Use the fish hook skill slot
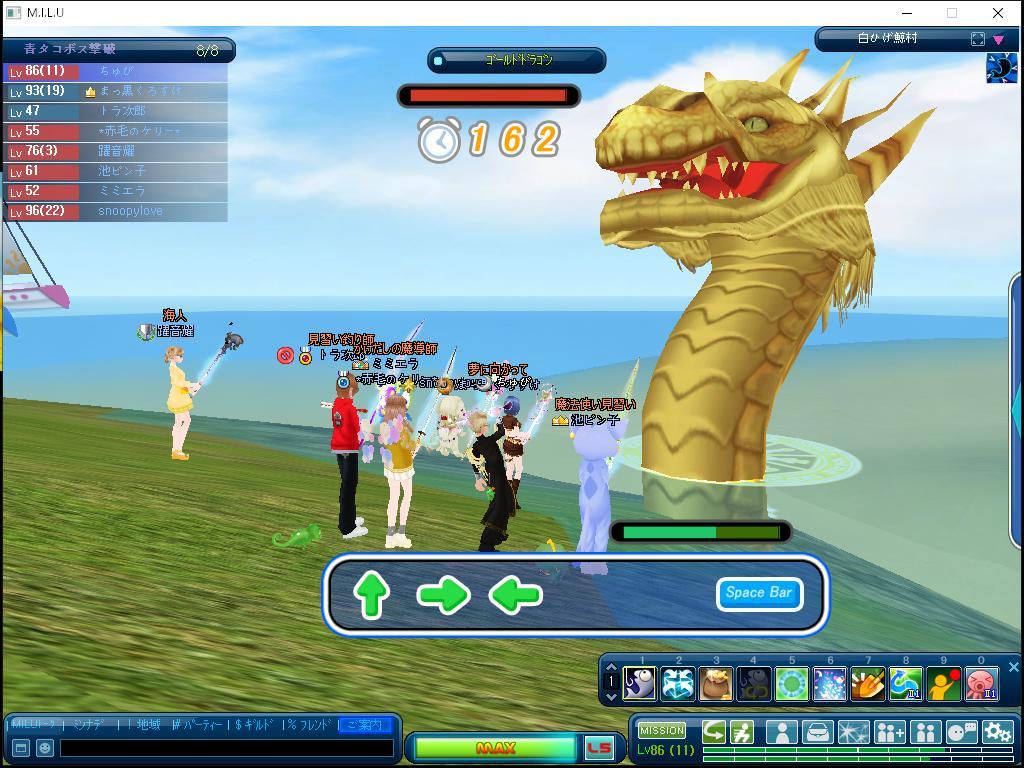 click(x=639, y=684)
